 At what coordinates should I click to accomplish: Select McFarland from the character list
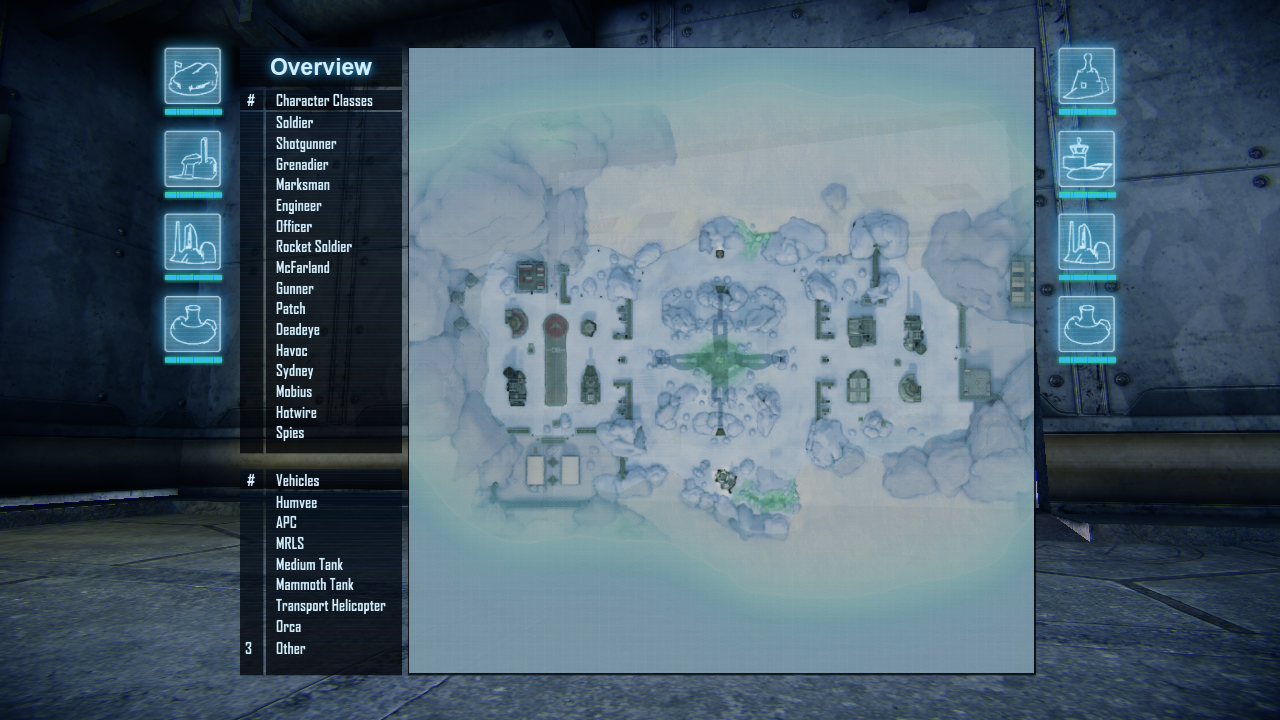(303, 268)
